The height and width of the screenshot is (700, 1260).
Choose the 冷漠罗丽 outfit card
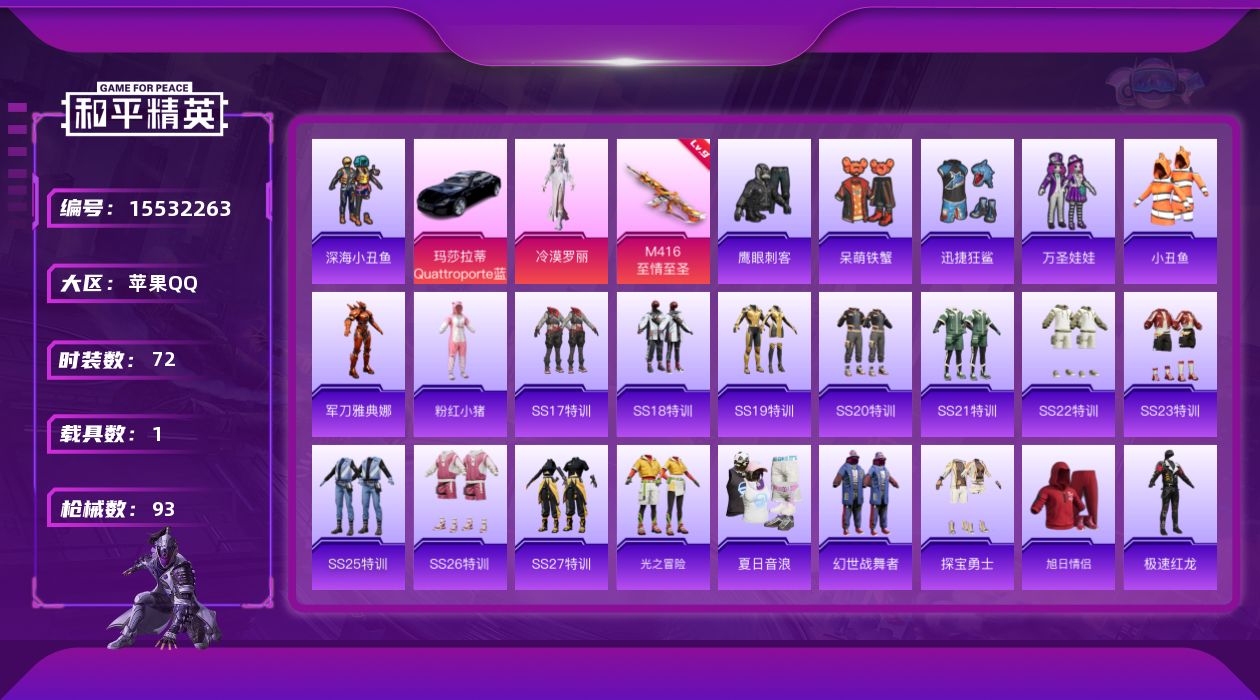[x=561, y=211]
